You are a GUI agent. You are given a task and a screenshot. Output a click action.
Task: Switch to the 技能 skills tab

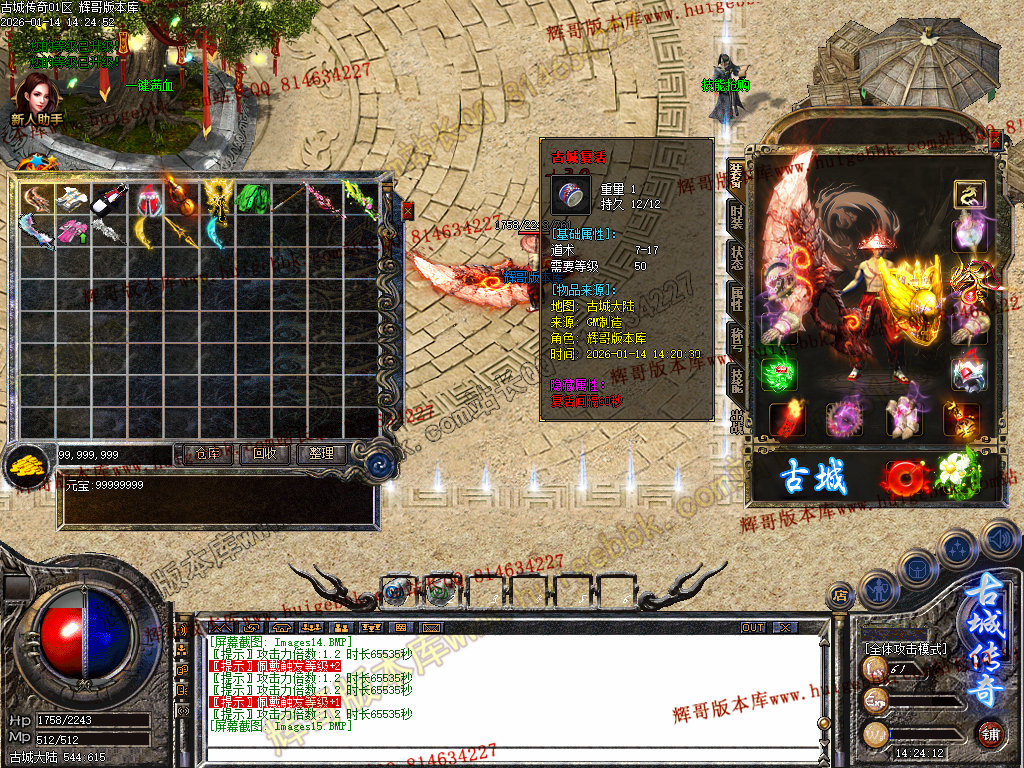[737, 378]
